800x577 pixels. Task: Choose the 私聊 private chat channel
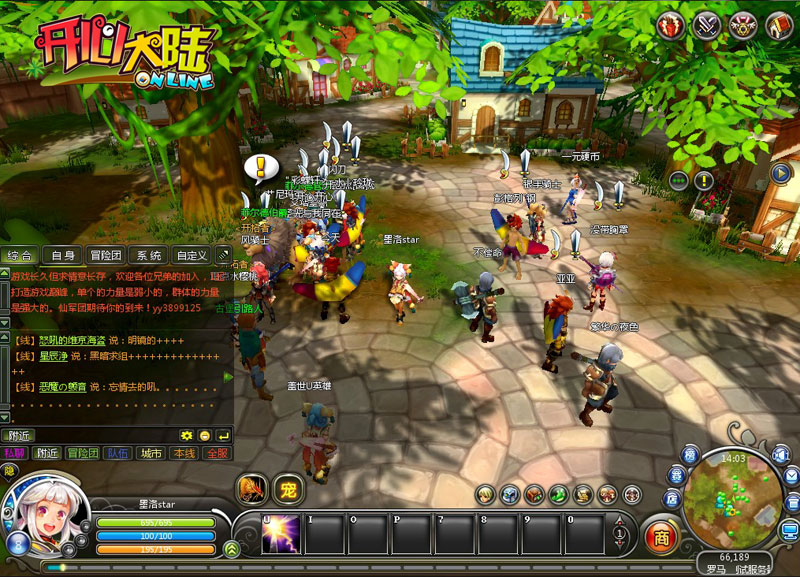(14, 453)
